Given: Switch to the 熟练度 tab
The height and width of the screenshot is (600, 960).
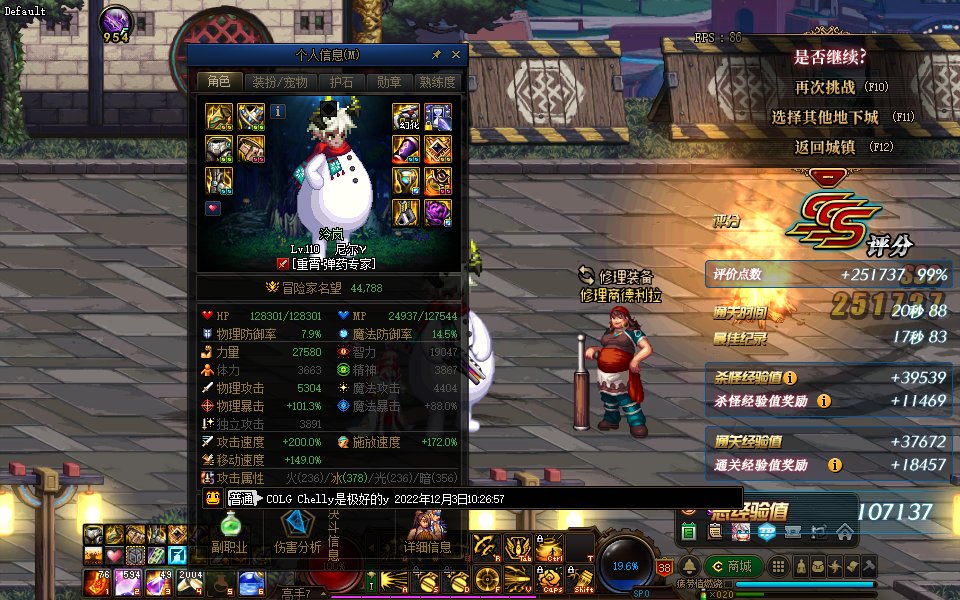Looking at the screenshot, I should click(437, 82).
